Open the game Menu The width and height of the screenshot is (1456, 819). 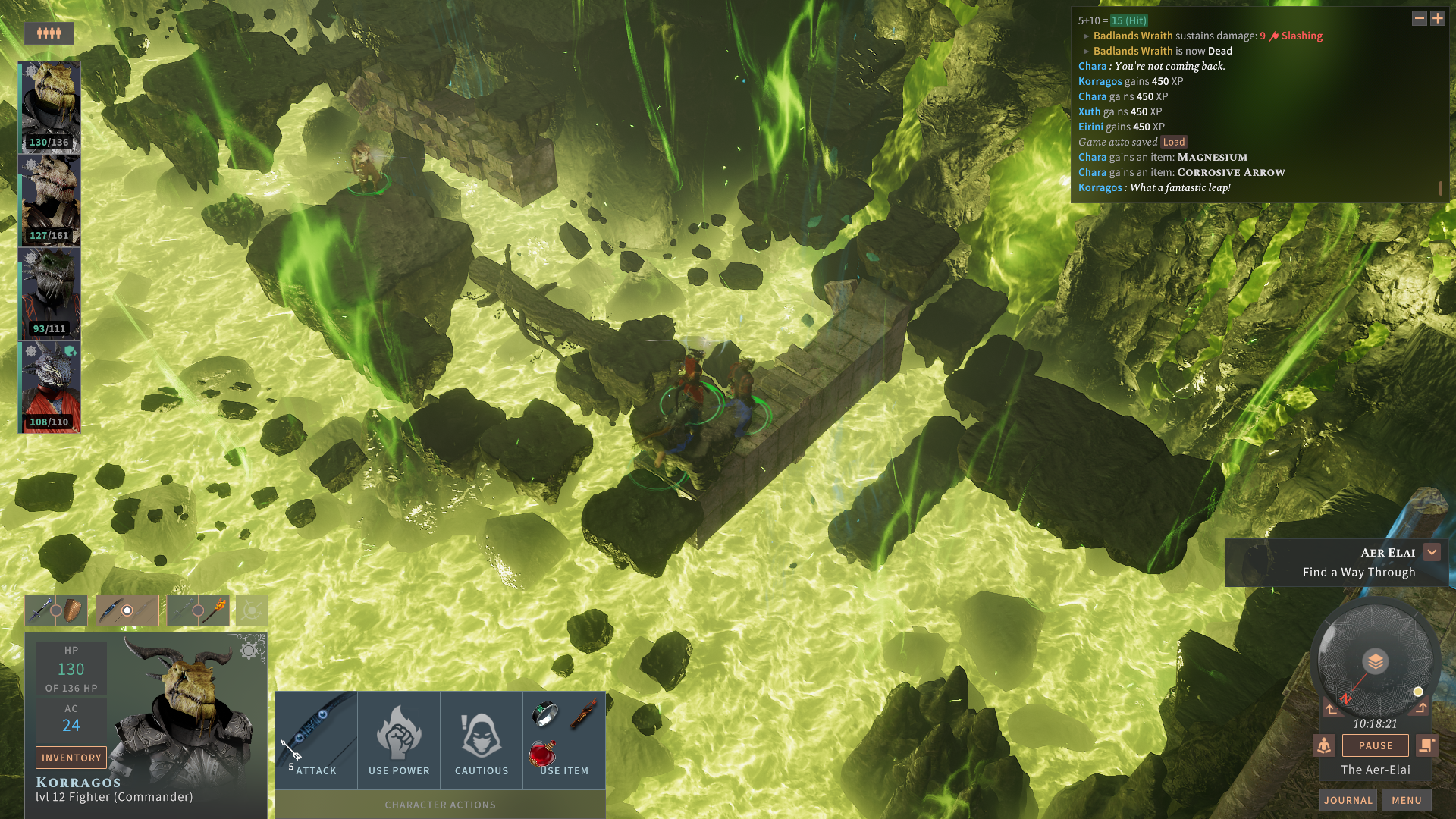click(1406, 800)
